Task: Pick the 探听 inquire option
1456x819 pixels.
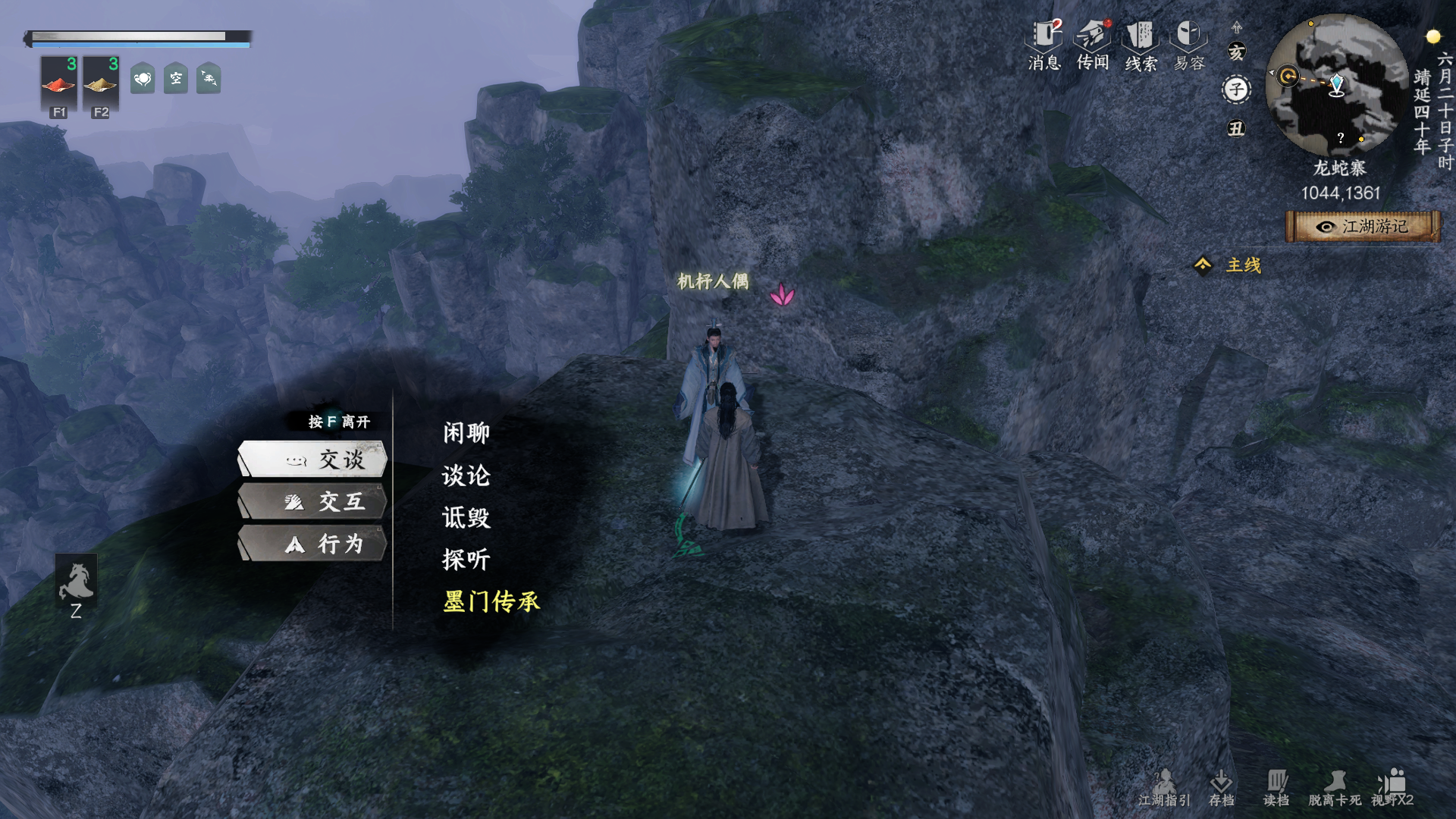Action: coord(466,560)
